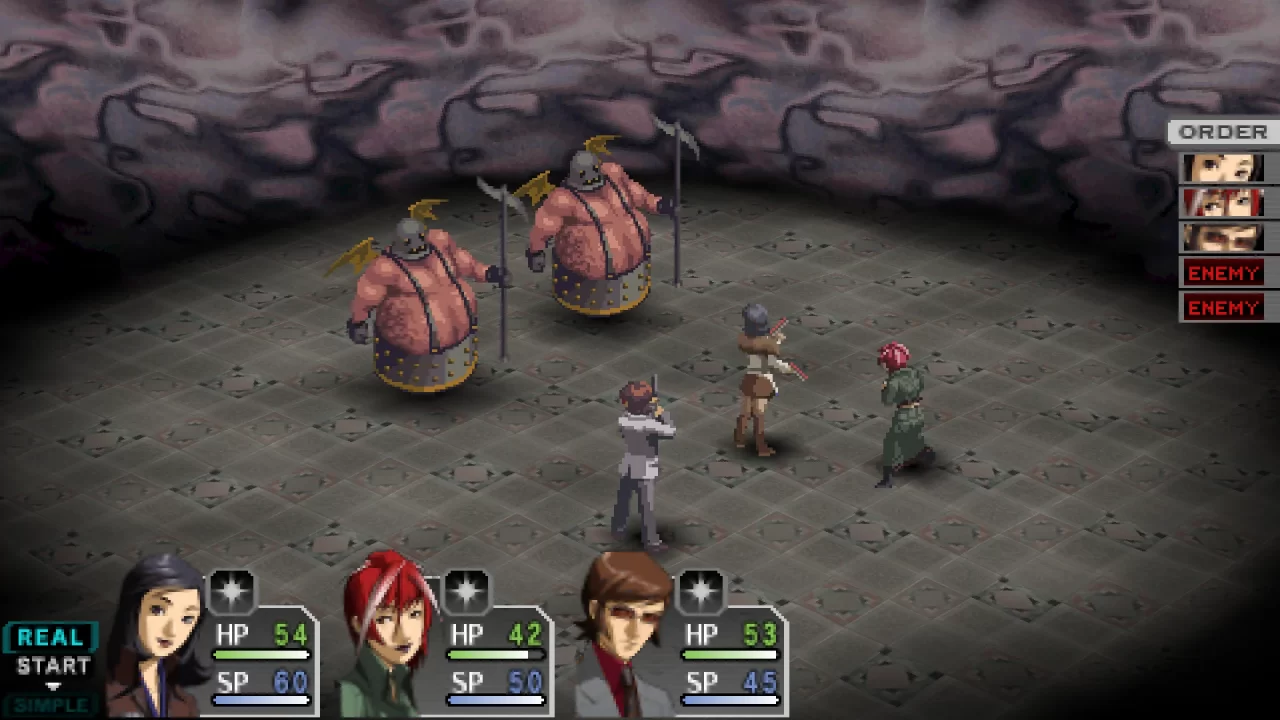Viewport: 1280px width, 720px height.
Task: Pick the sunglasses man in the ORDER list
Action: (1223, 237)
